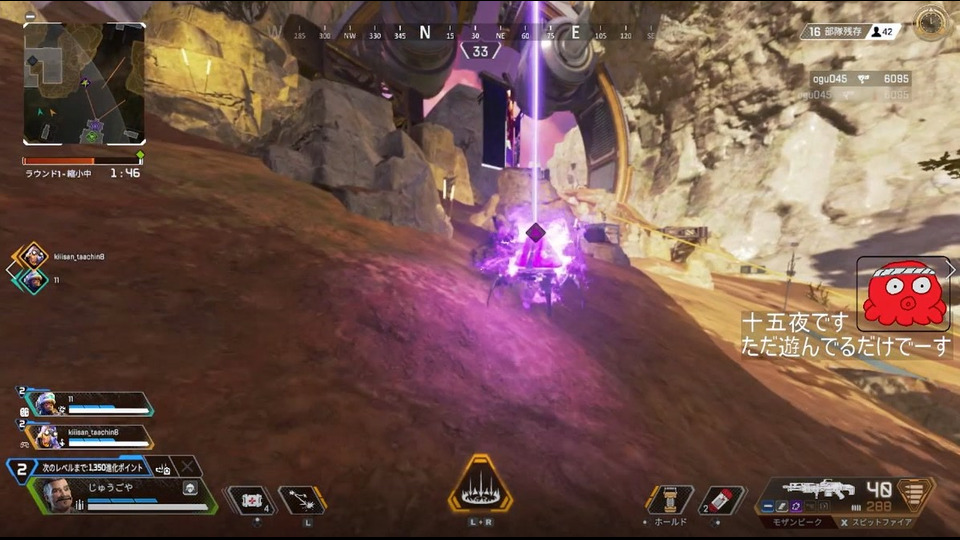Image resolution: width=960 pixels, height=540 pixels.
Task: Select teammate 11's status panel
Action: point(88,403)
